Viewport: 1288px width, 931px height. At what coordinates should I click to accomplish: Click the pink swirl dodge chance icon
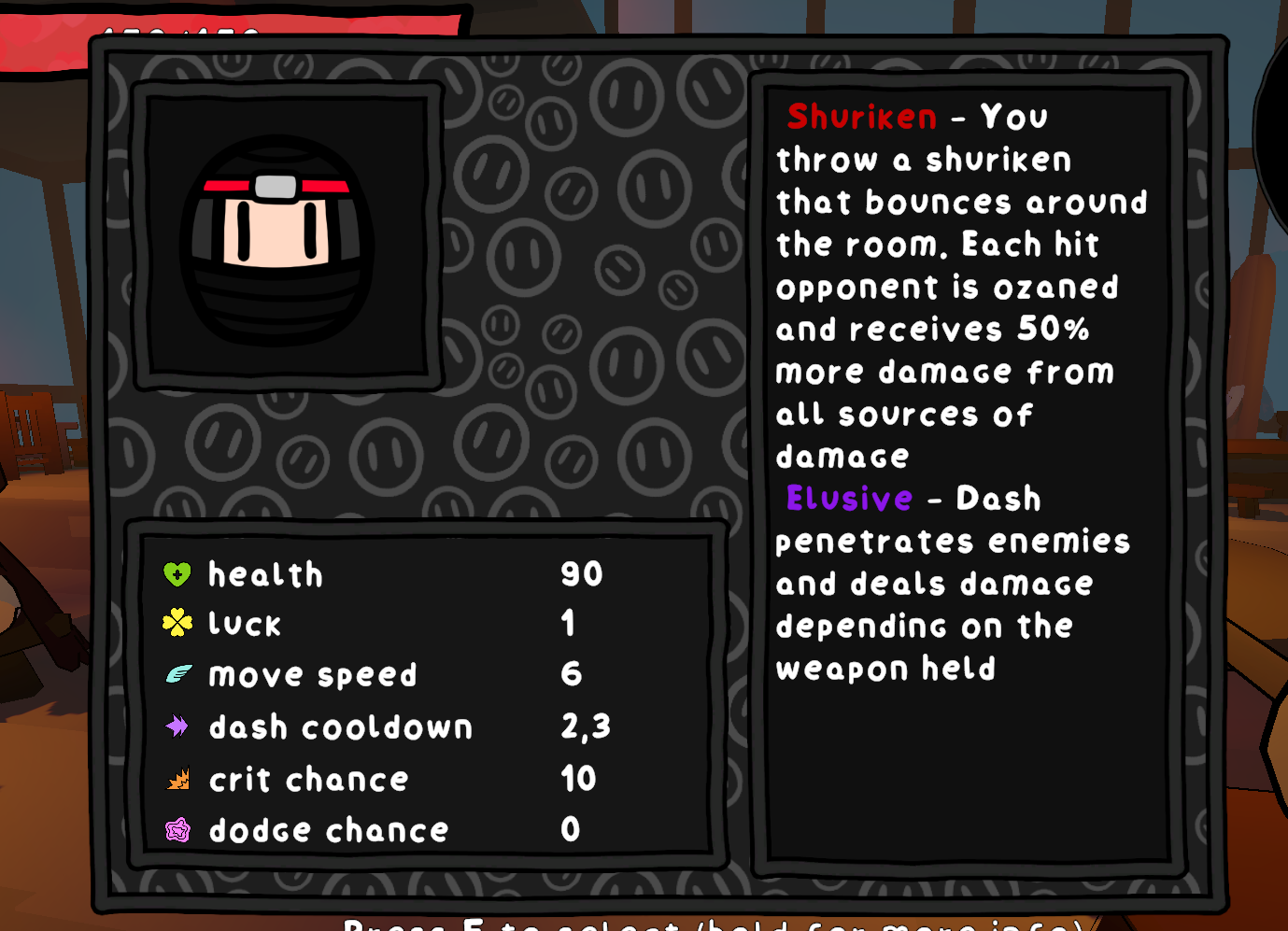pyautogui.click(x=177, y=829)
